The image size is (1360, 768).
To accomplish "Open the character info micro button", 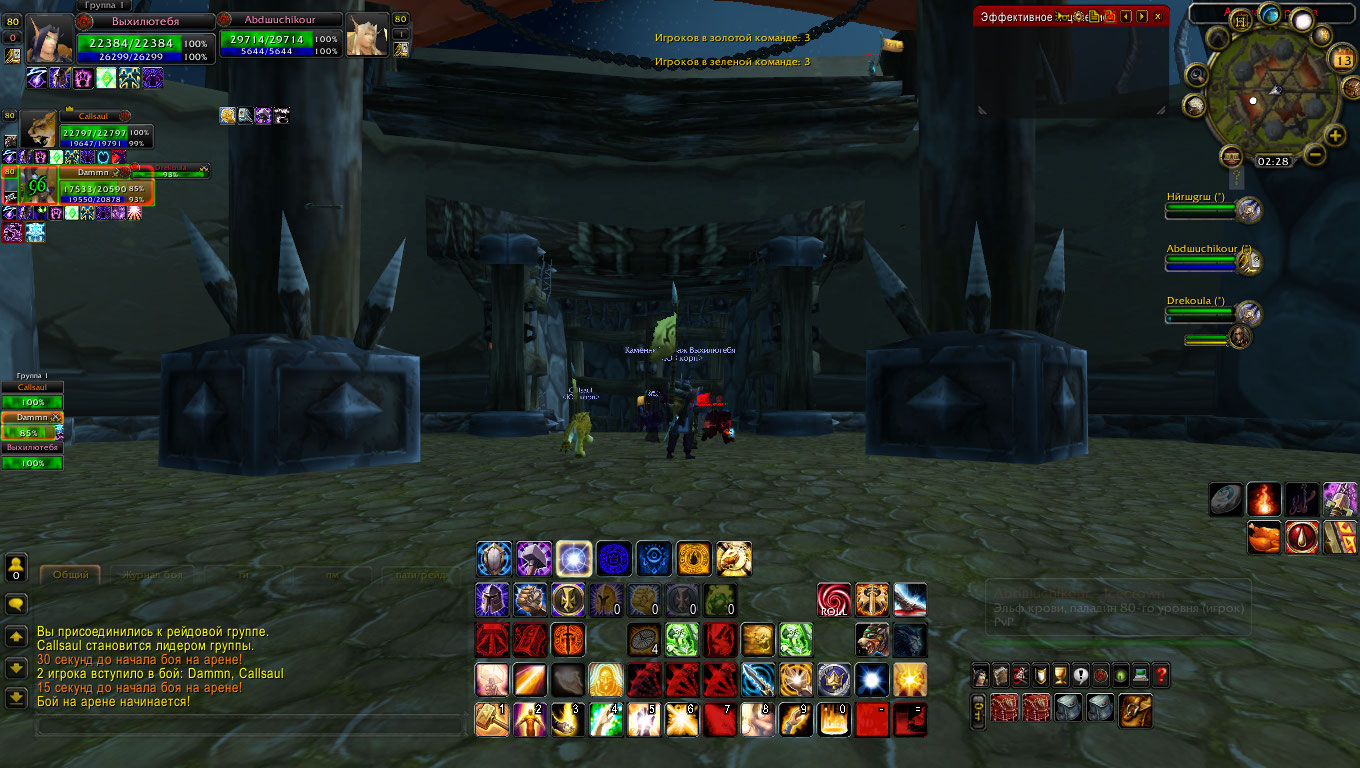I will [981, 675].
